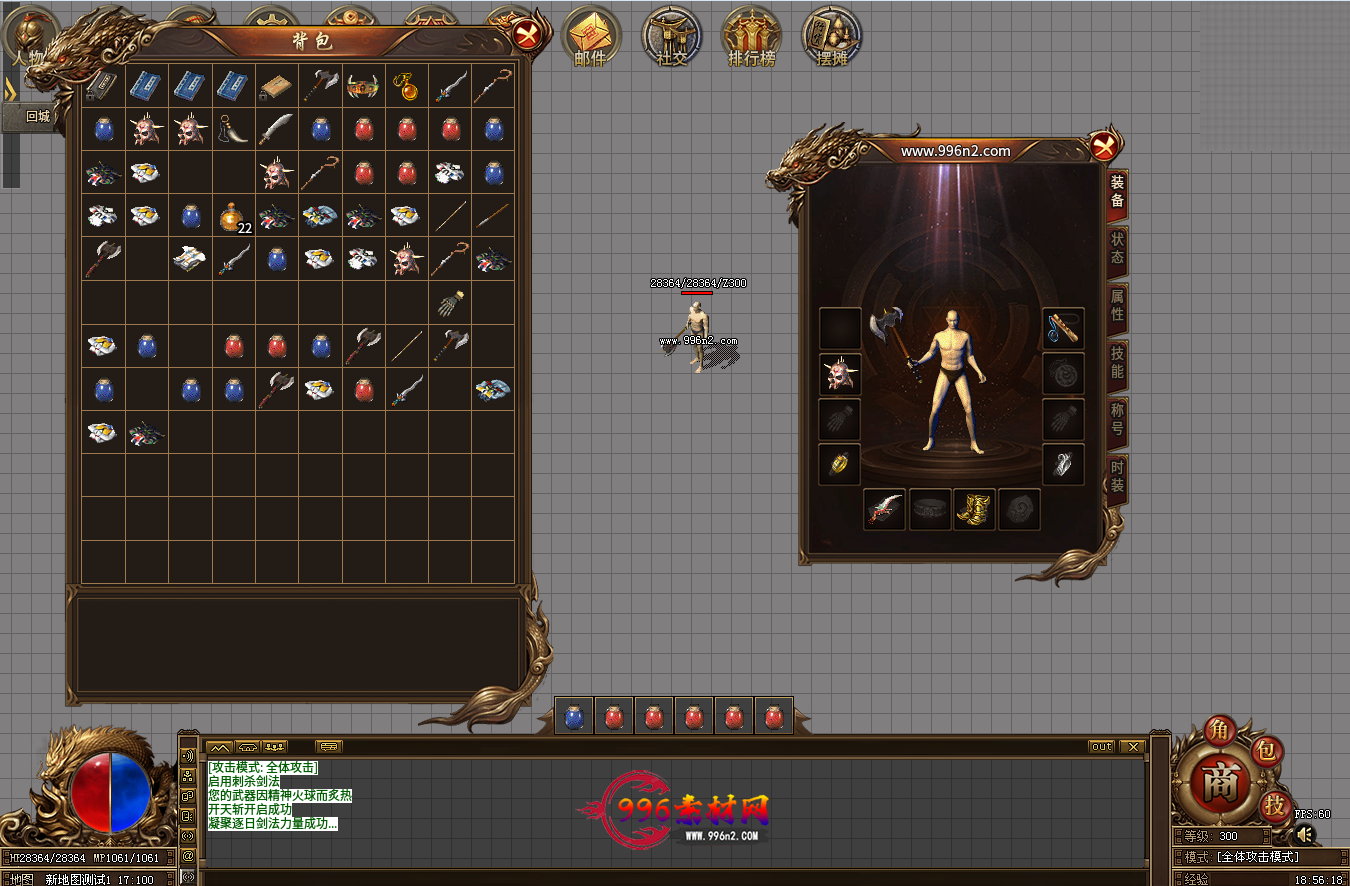1350x886 pixels.
Task: Use the blue potion in the hotbar
Action: tap(574, 717)
